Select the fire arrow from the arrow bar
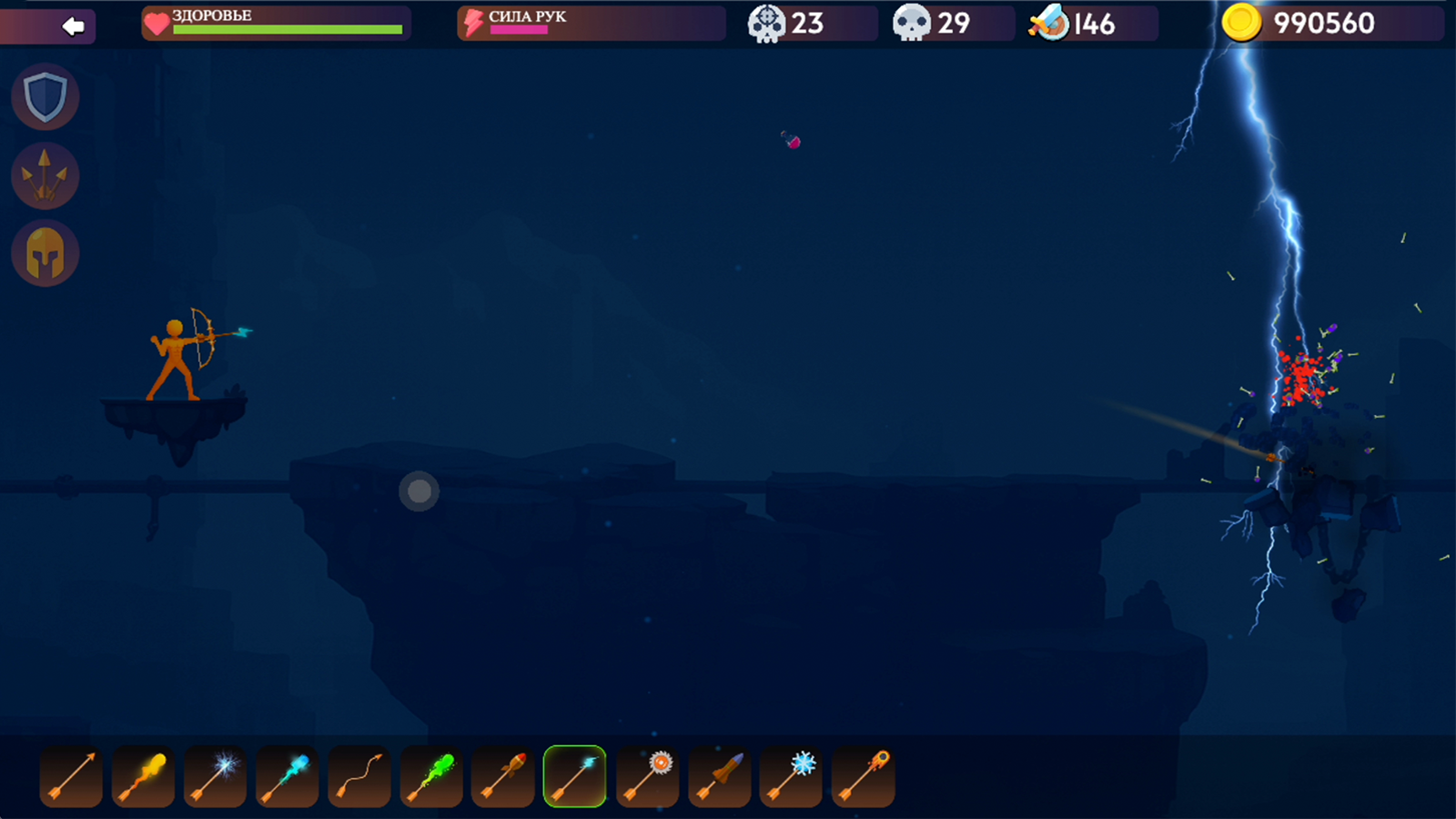1456x819 pixels. (143, 777)
